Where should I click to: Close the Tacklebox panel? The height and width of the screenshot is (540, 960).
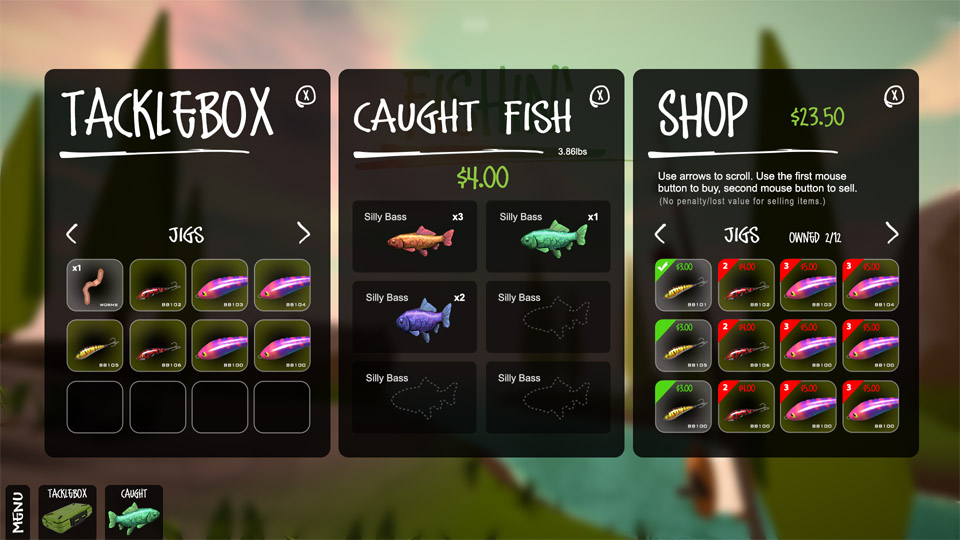[305, 96]
